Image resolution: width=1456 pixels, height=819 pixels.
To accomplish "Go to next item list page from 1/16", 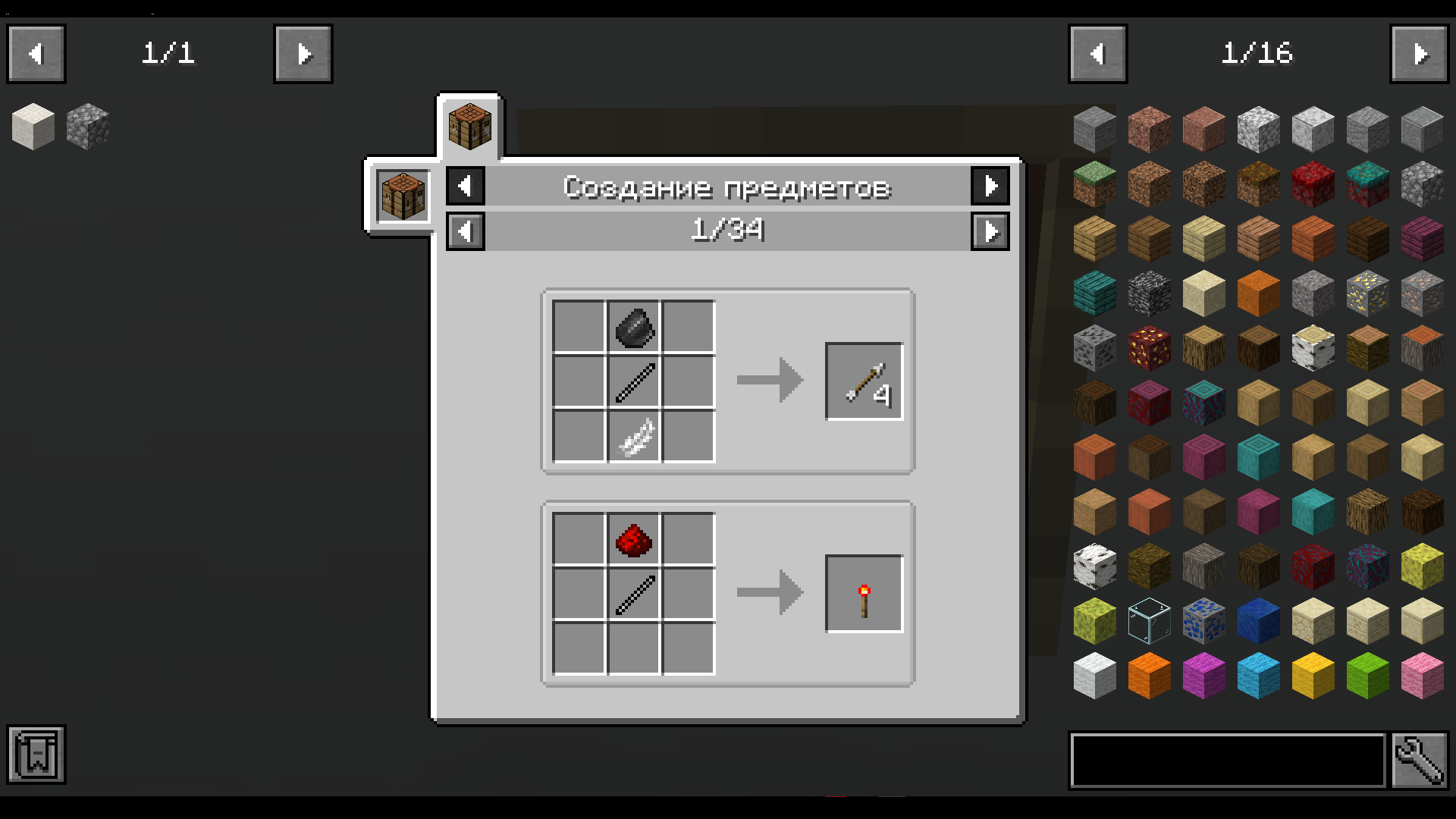I will [x=1422, y=53].
